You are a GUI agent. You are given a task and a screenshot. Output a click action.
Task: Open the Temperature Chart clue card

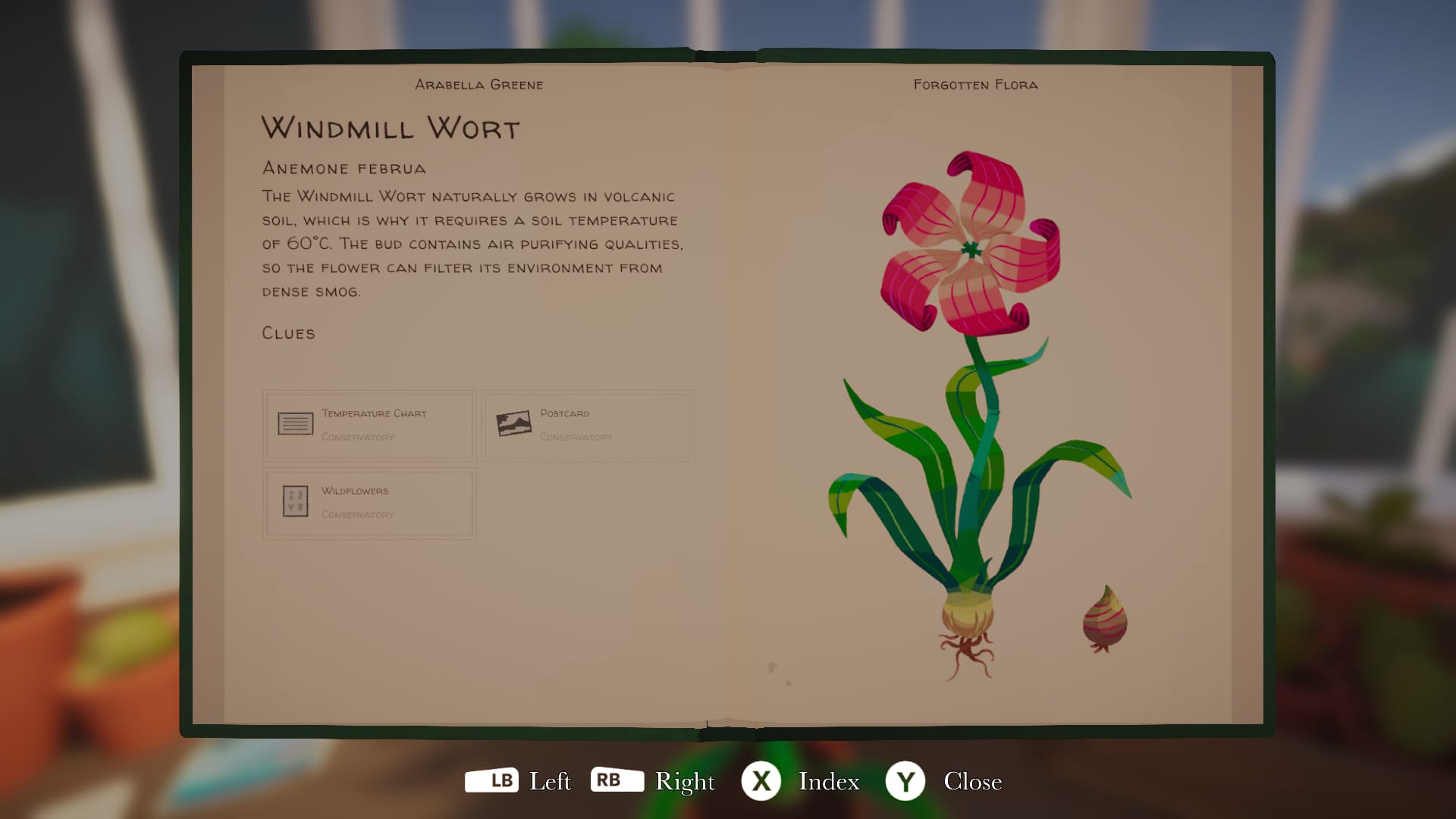pos(369,425)
